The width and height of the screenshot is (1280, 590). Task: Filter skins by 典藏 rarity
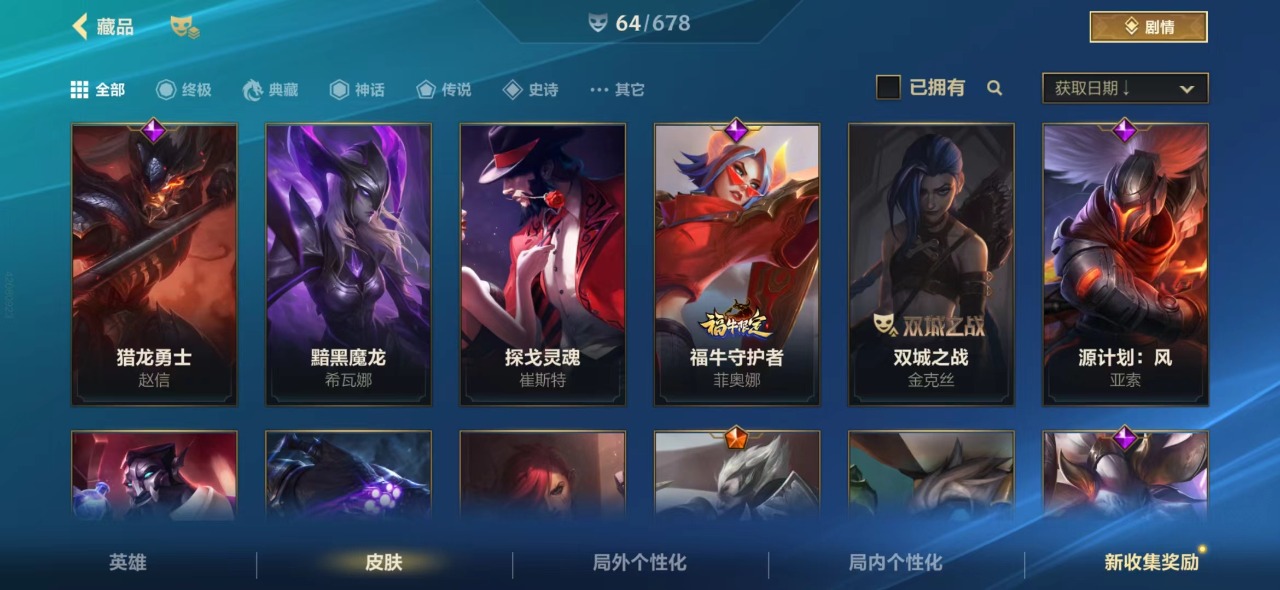(x=271, y=90)
